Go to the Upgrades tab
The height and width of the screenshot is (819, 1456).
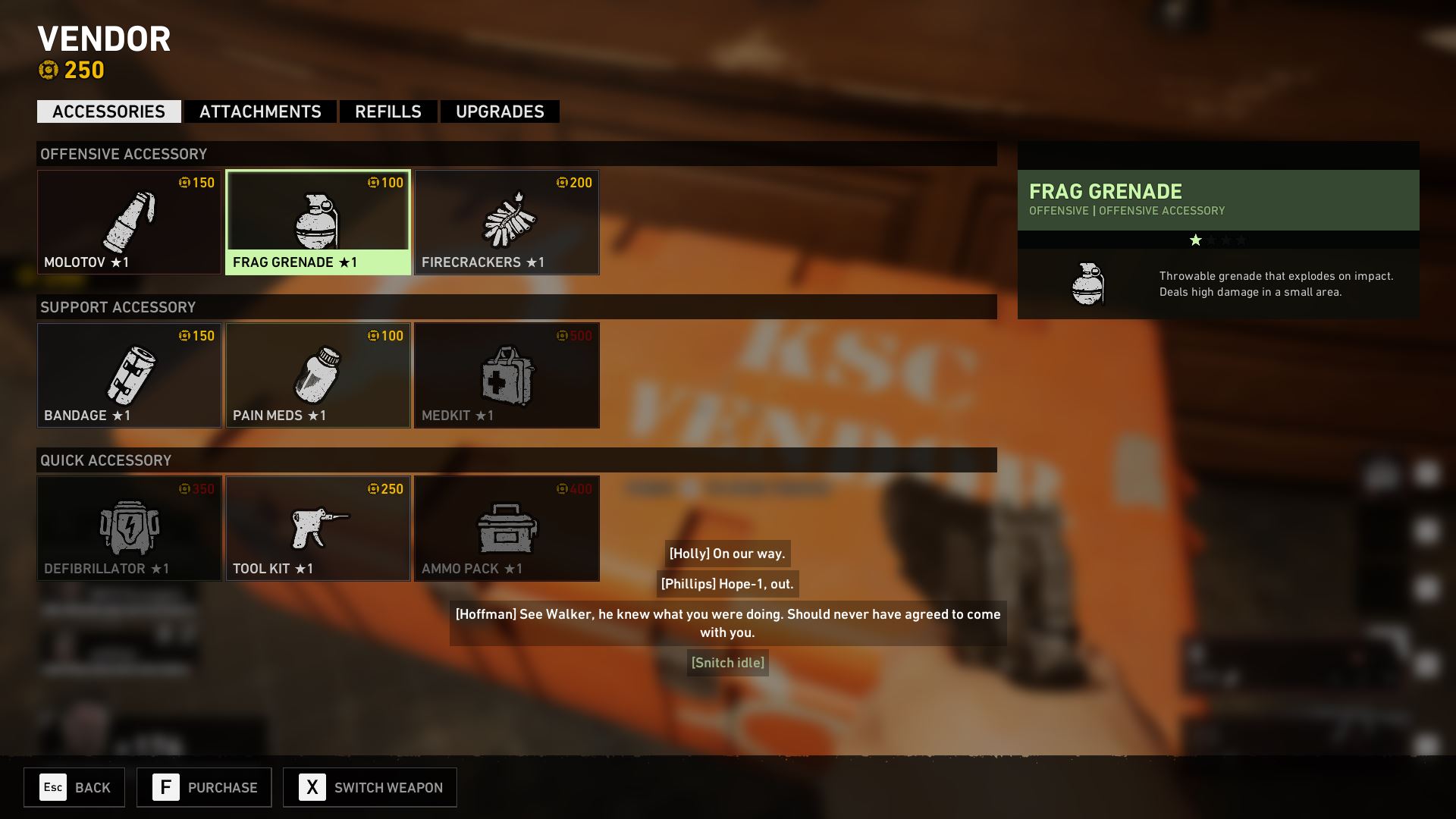500,111
